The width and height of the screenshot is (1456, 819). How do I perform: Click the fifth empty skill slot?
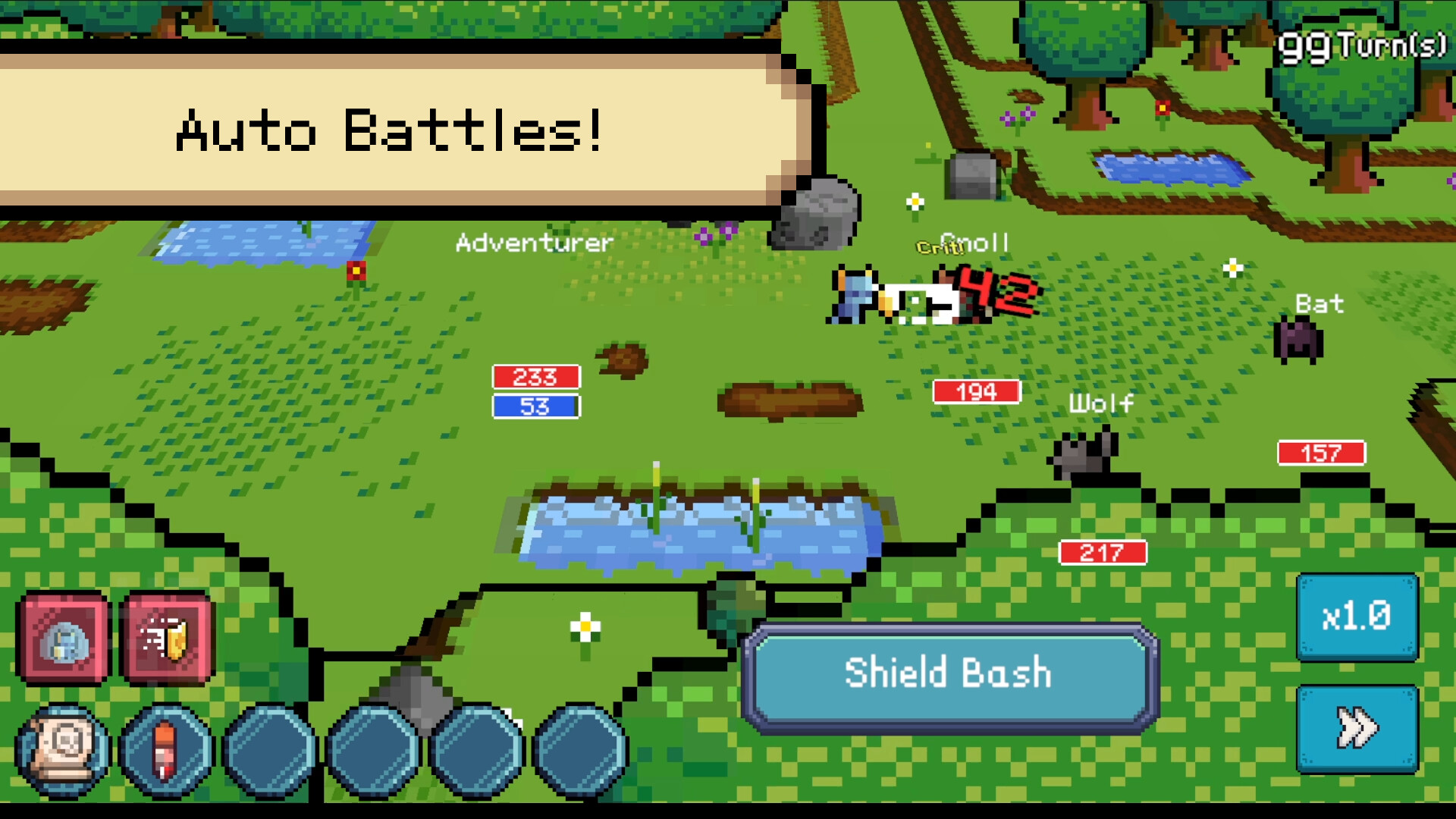click(475, 751)
